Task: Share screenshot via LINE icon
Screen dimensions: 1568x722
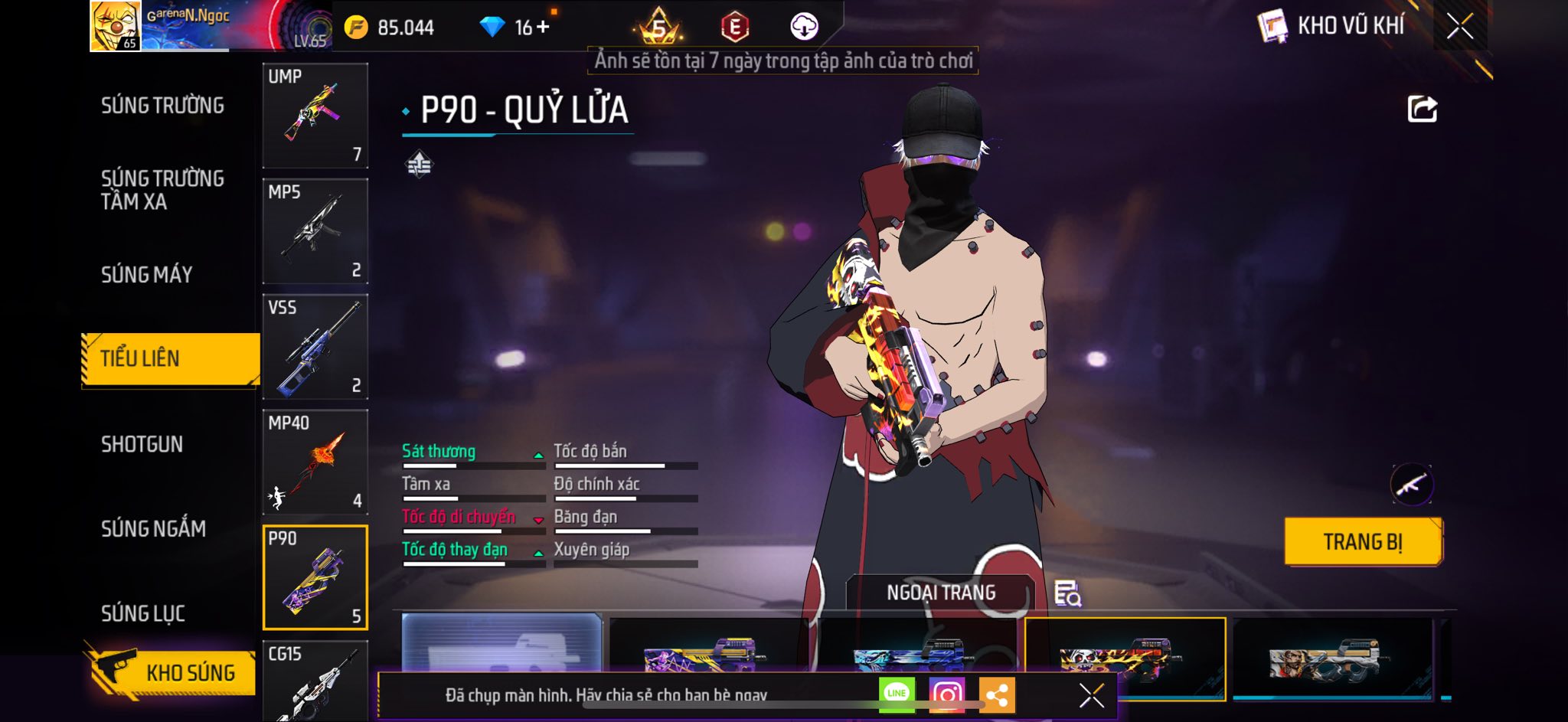Action: point(897,694)
